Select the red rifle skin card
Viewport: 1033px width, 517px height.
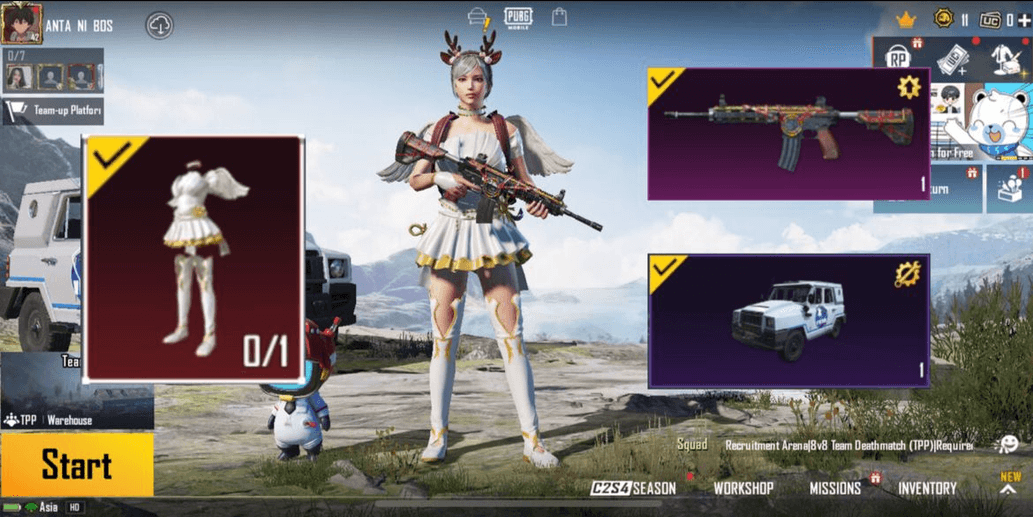[789, 134]
